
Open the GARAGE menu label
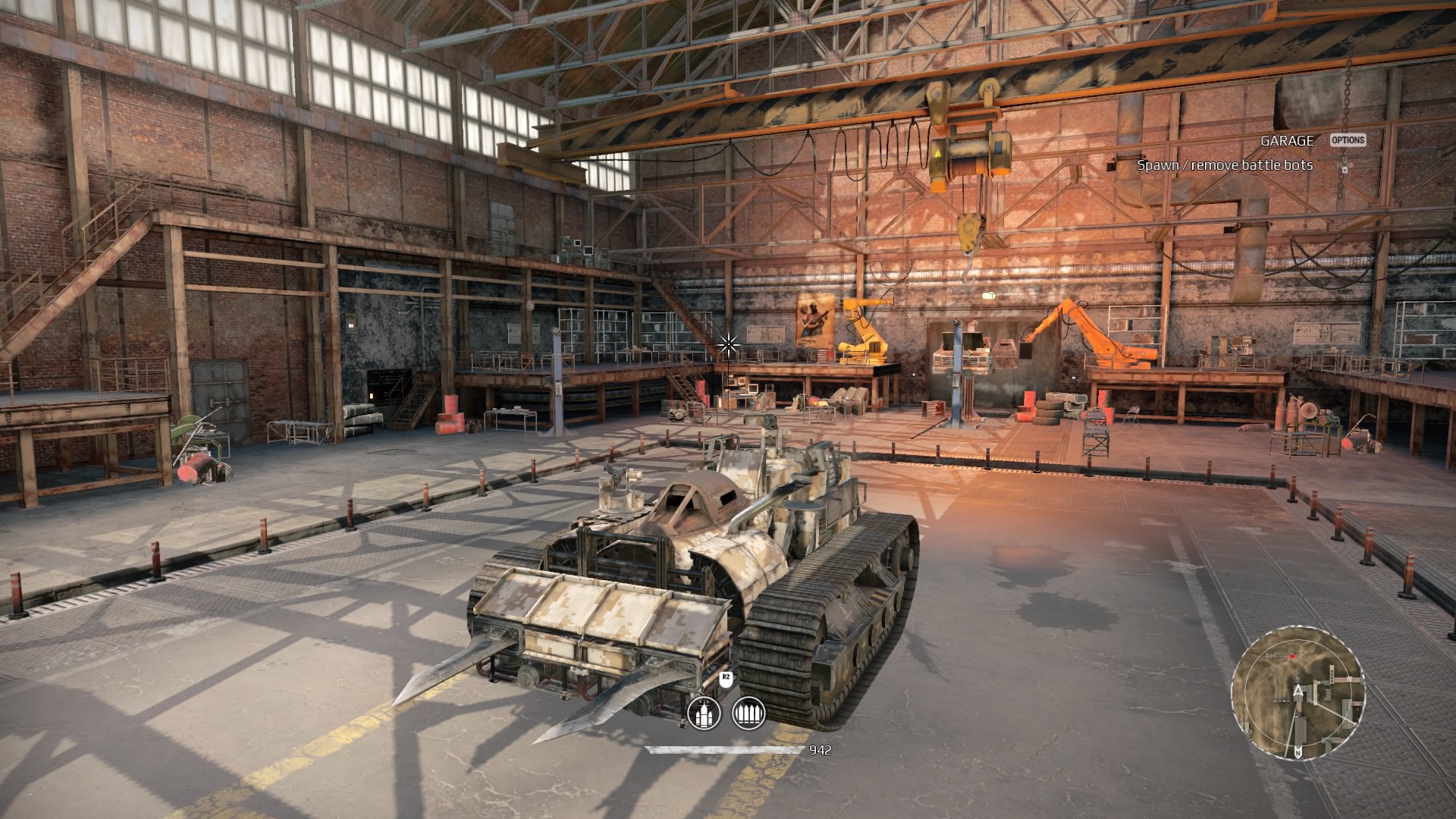(x=1287, y=140)
